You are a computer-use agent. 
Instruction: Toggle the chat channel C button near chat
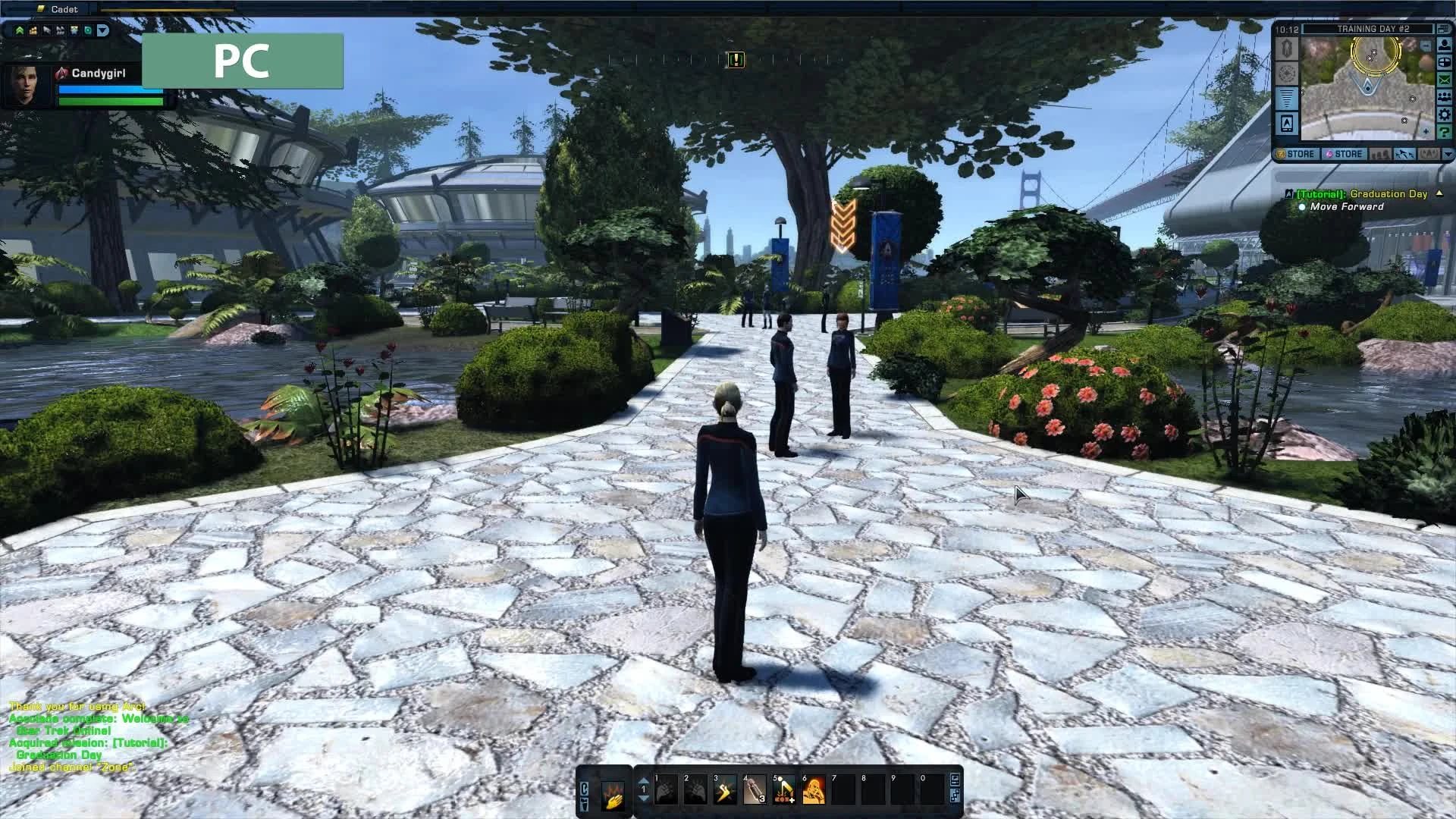585,787
